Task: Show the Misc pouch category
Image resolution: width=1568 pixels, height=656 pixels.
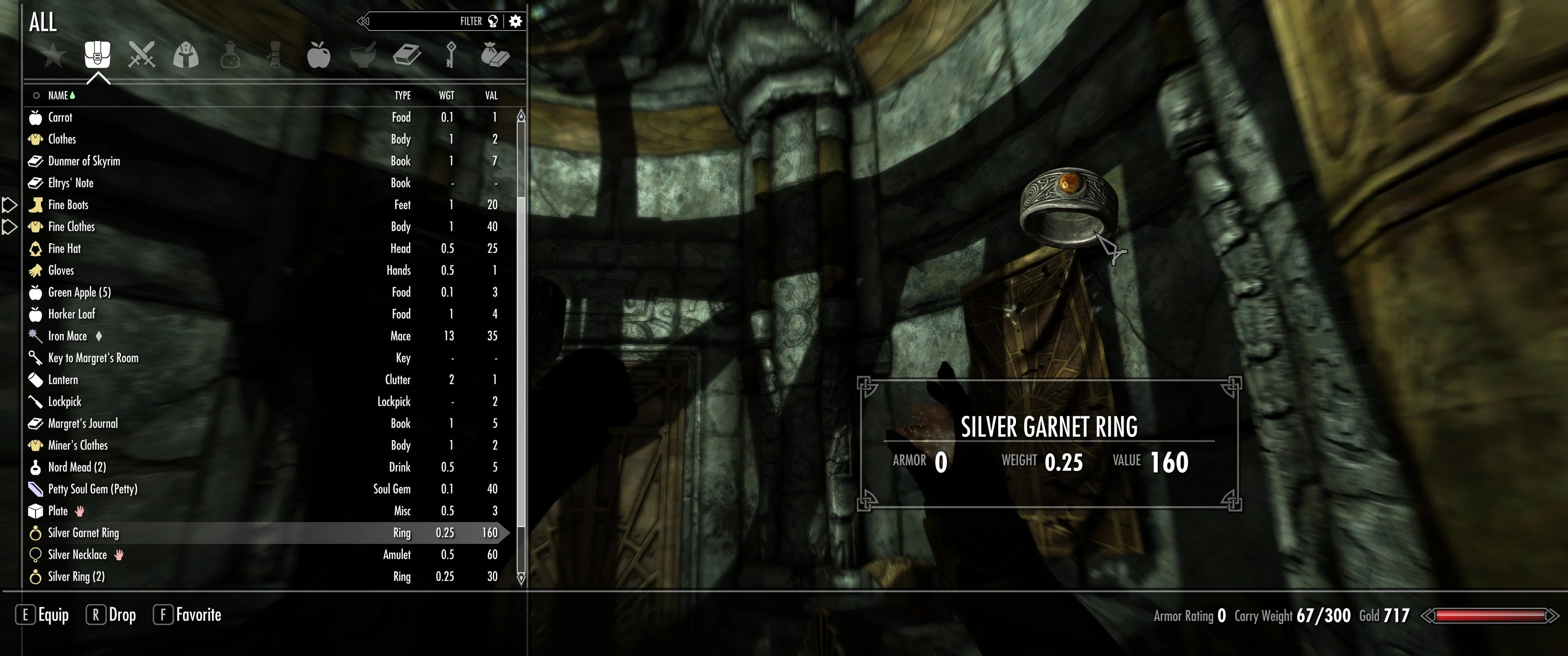Action: click(x=495, y=55)
